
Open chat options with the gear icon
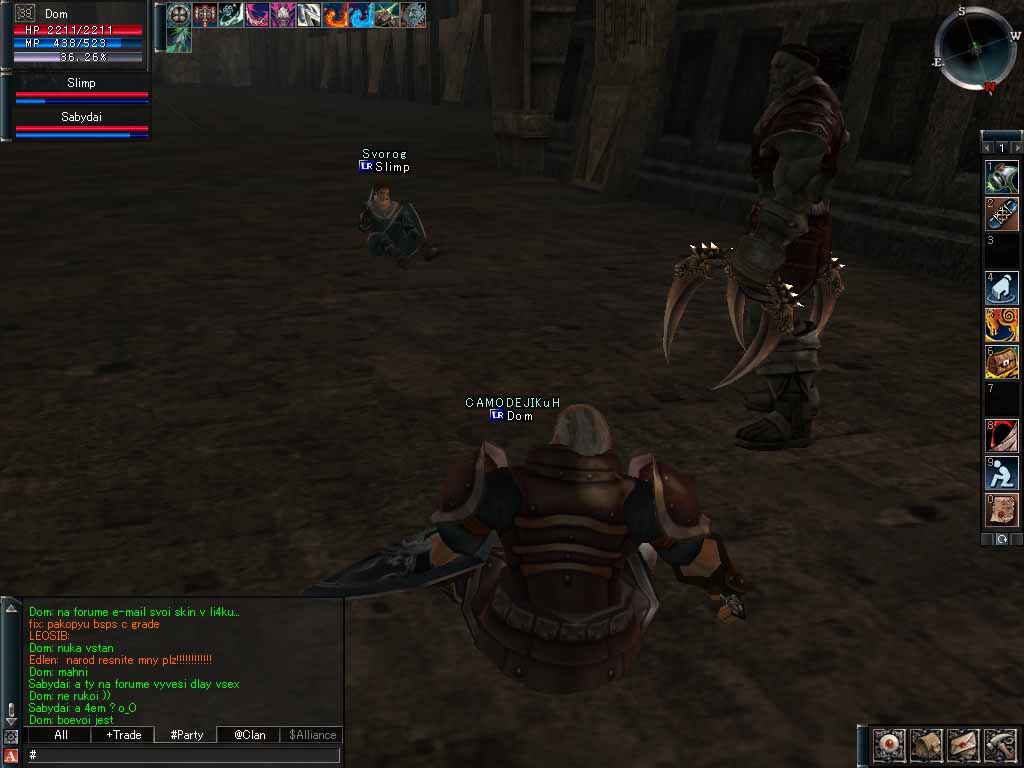point(11,737)
